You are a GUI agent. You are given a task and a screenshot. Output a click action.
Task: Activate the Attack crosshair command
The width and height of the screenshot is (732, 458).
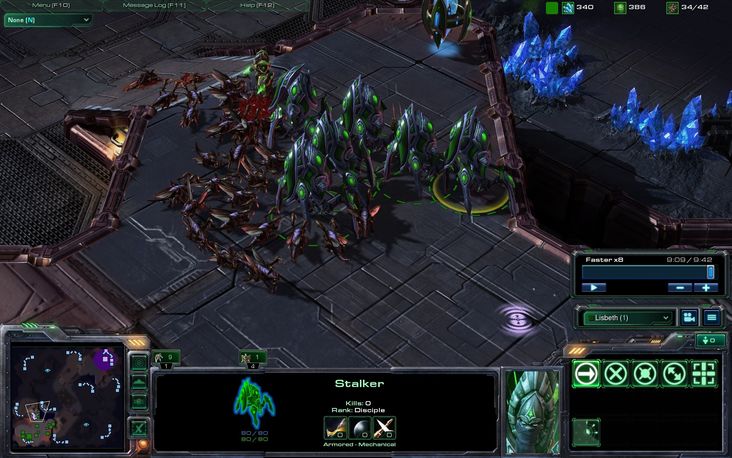[x=706, y=374]
